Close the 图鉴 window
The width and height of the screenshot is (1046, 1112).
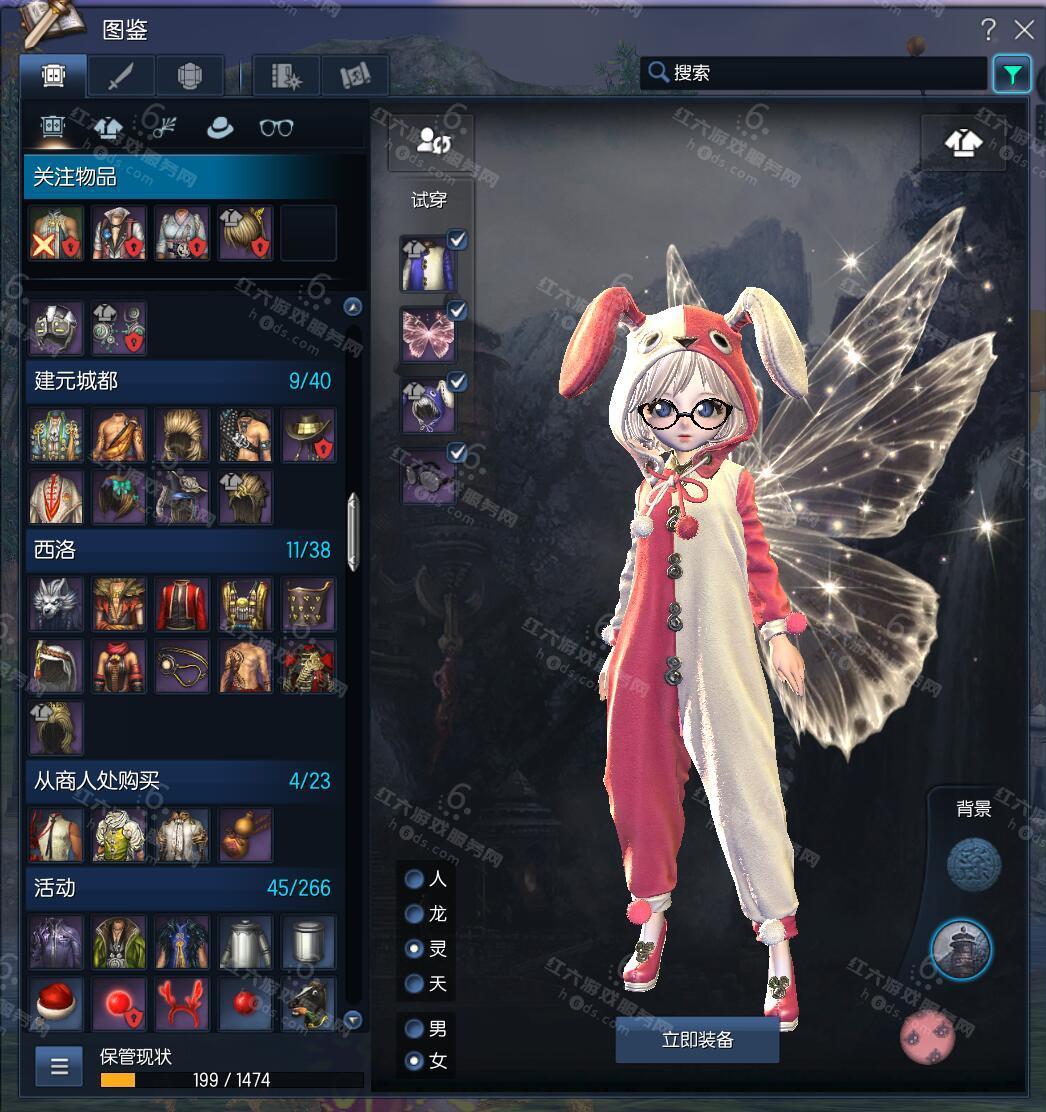click(1023, 30)
